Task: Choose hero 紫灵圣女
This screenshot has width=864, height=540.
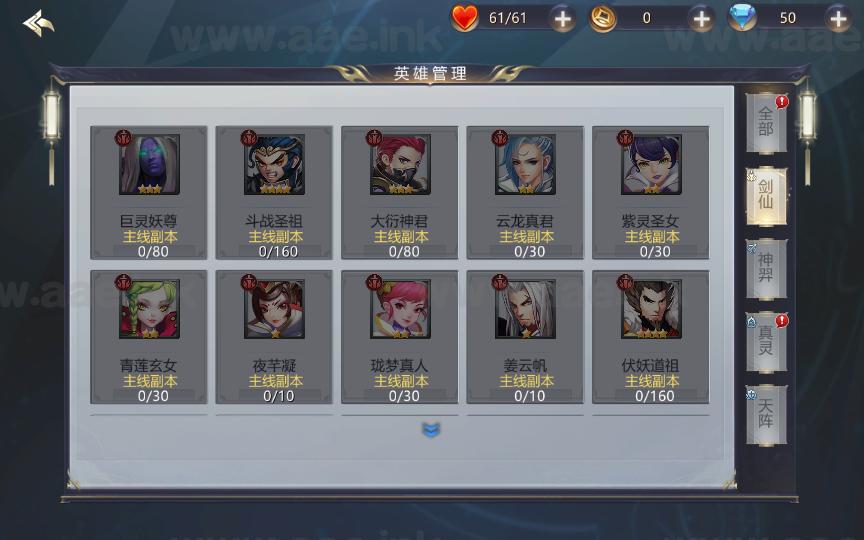Action: pyautogui.click(x=651, y=192)
